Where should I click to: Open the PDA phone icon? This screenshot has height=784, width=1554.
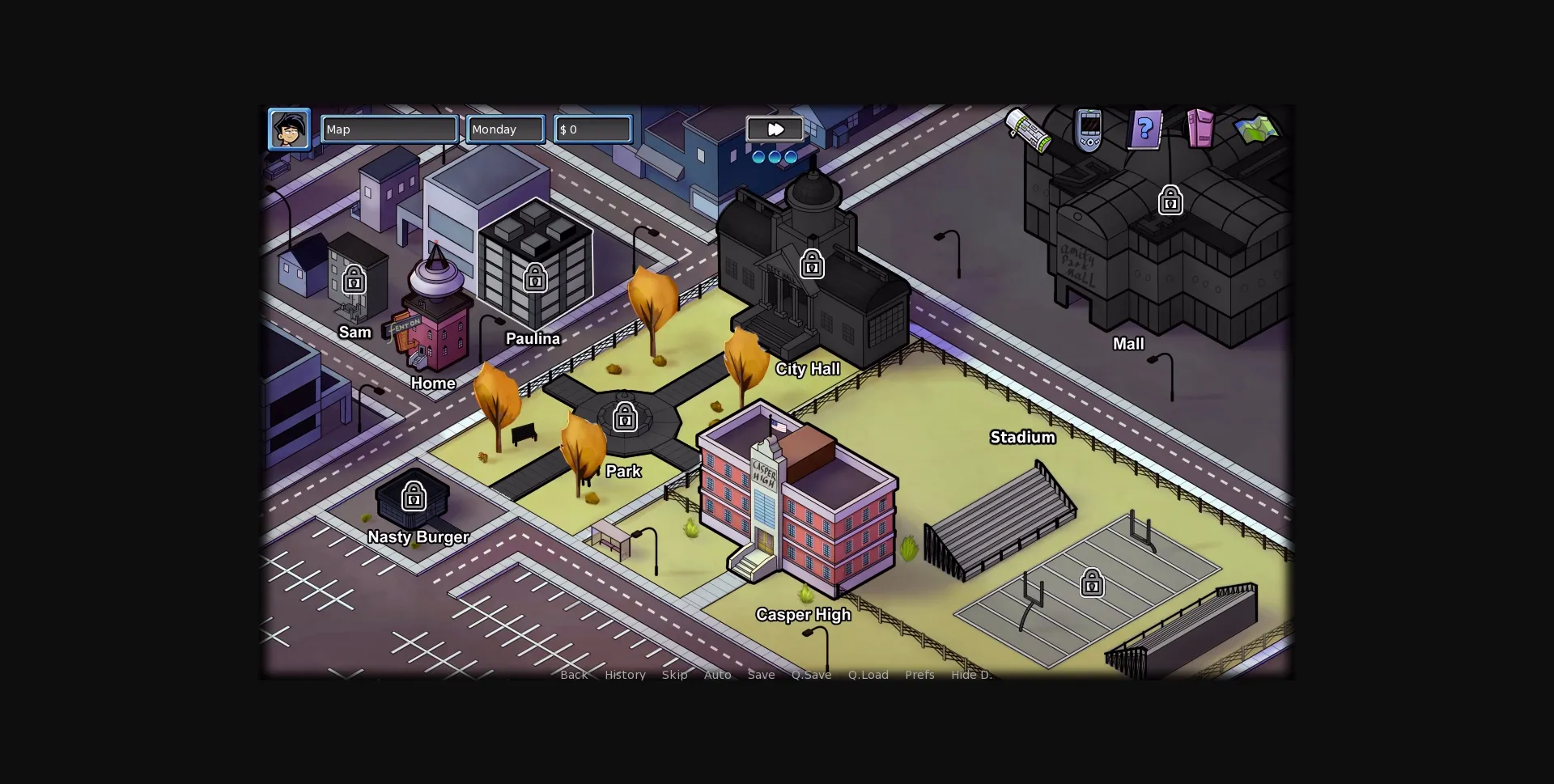click(1089, 129)
